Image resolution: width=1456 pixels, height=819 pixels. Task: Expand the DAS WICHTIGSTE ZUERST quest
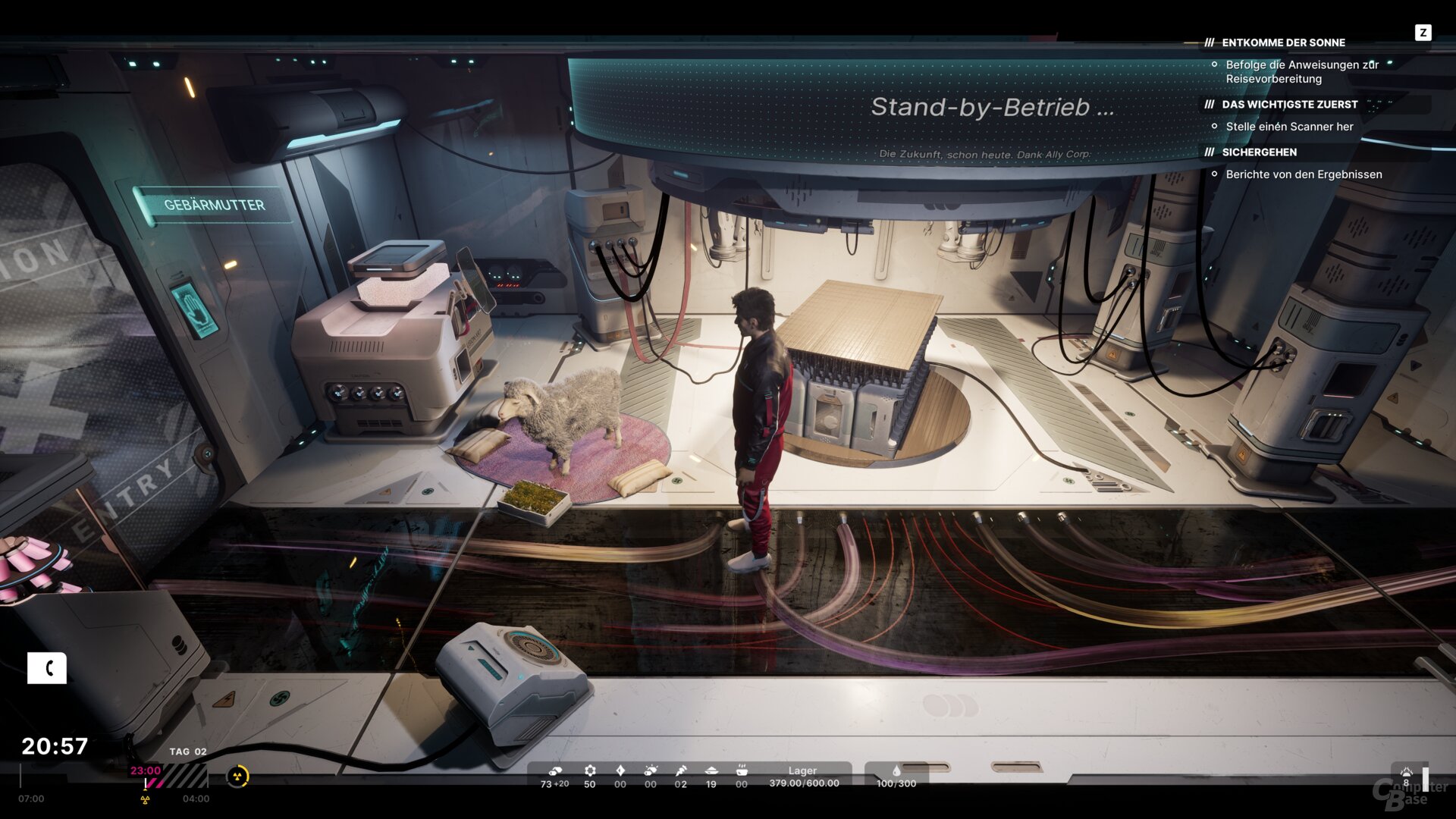1289,104
